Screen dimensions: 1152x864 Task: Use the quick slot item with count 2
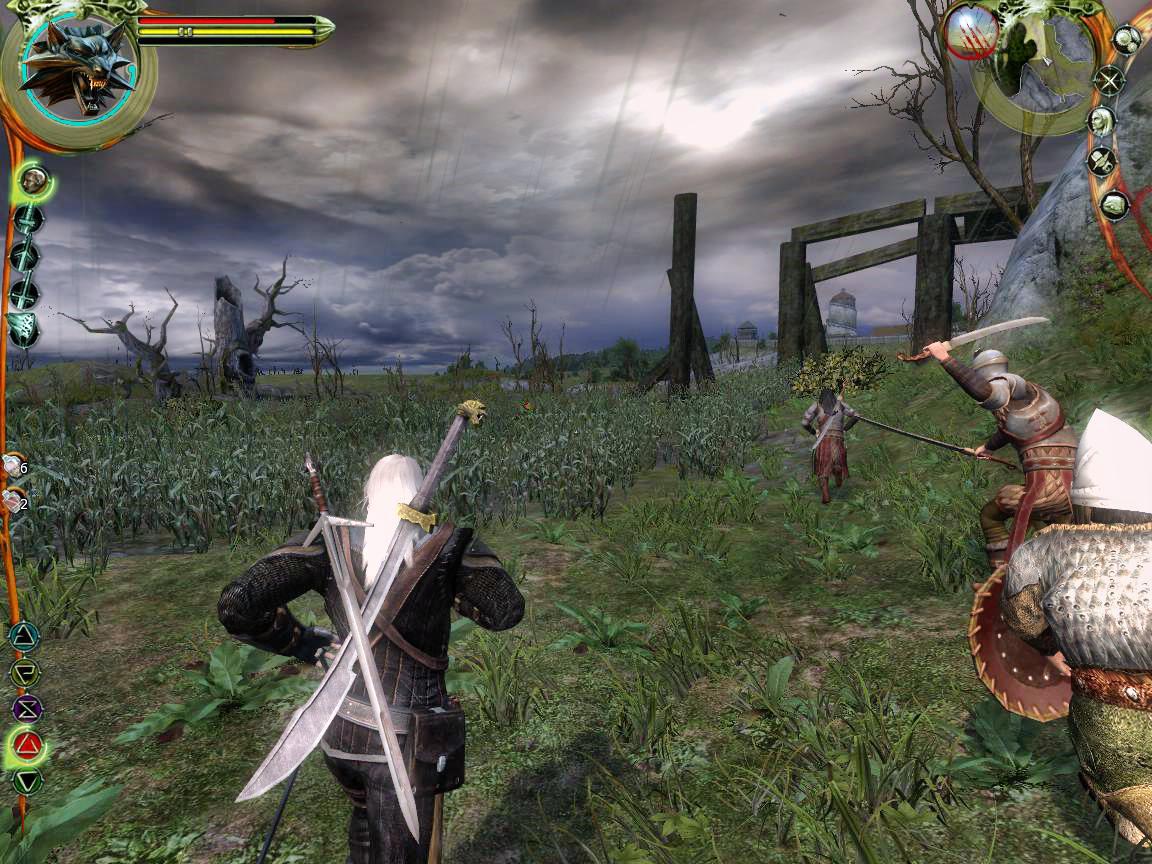(x=13, y=501)
